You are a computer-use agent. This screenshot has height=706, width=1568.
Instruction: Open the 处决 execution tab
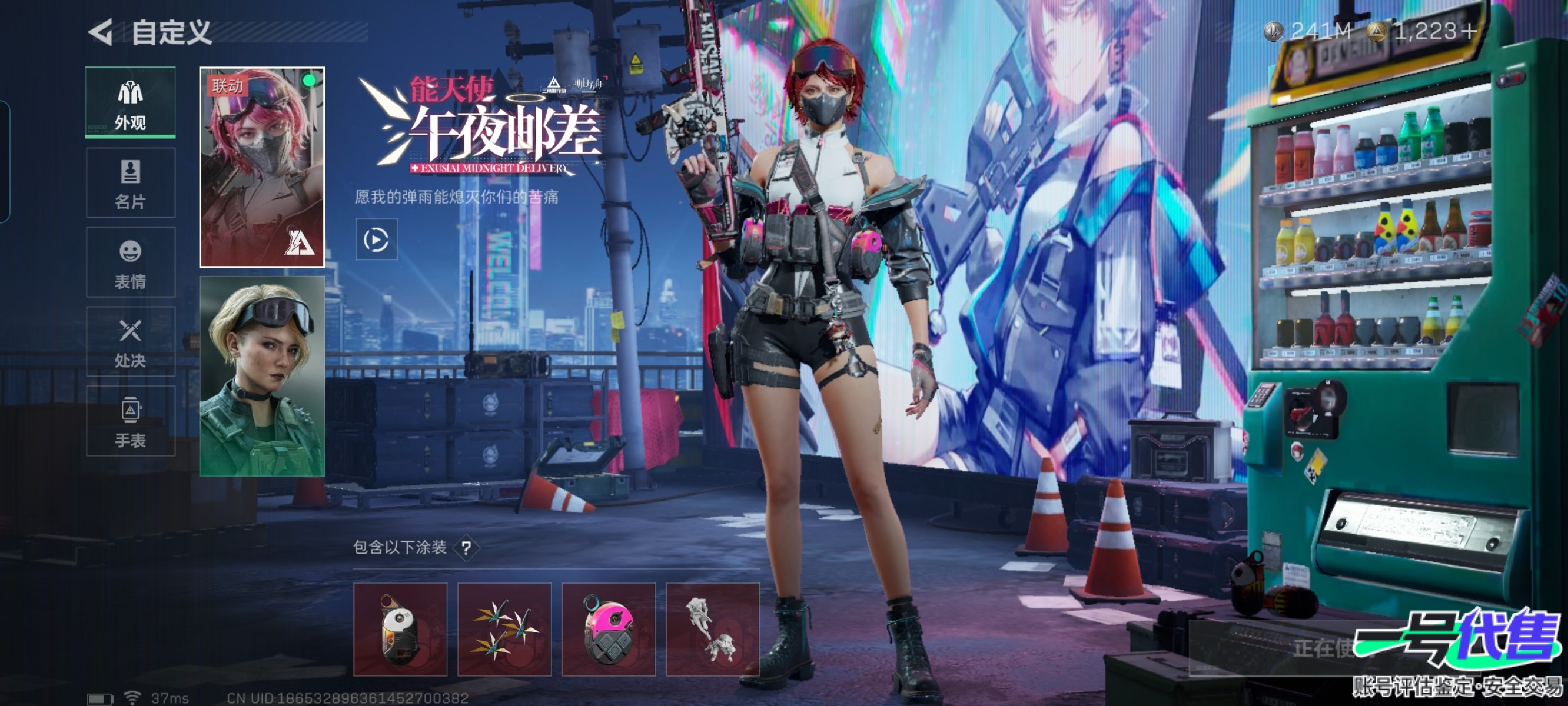tap(130, 341)
